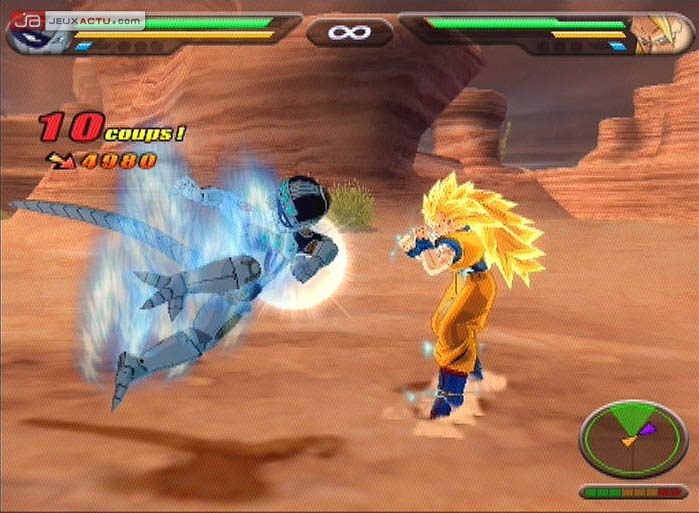
Task: Open the JeuxActu.com watermark logo
Action: pyautogui.click(x=73, y=19)
